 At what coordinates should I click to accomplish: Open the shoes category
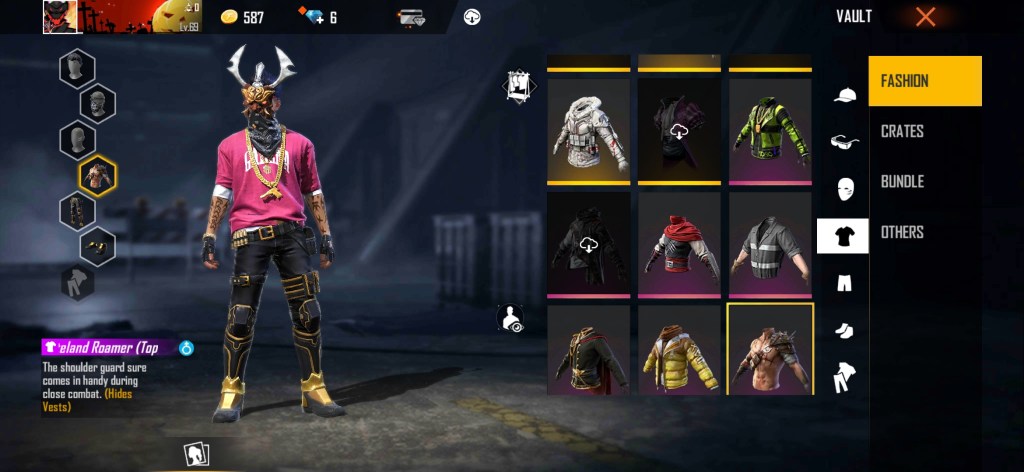pos(844,329)
